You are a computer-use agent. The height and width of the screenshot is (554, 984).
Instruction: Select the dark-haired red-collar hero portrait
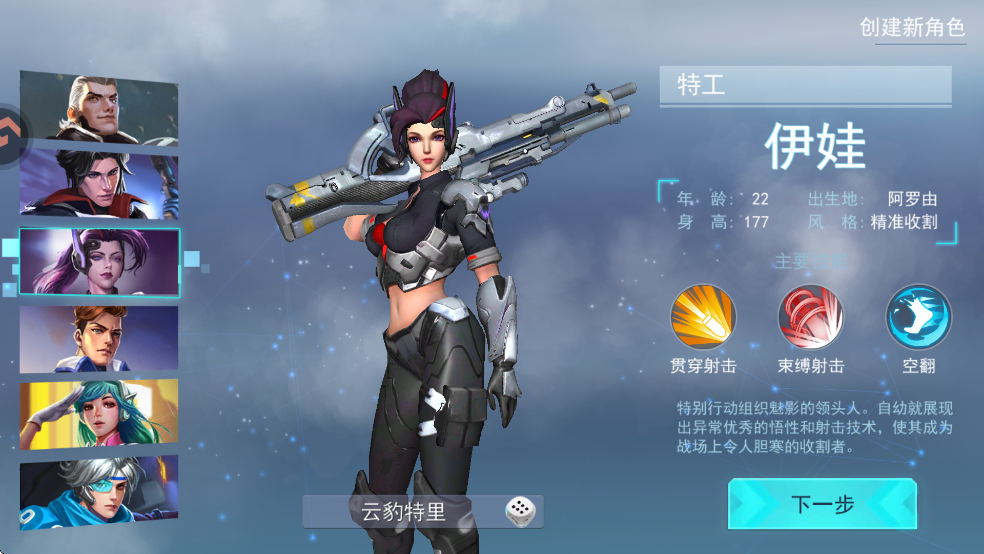pos(99,185)
